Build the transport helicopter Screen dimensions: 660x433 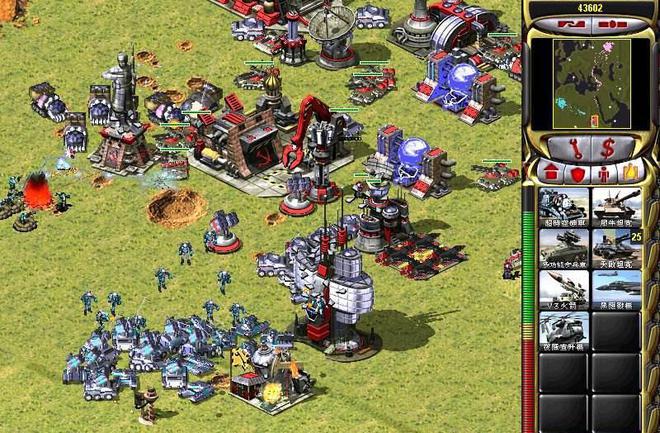pos(564,329)
